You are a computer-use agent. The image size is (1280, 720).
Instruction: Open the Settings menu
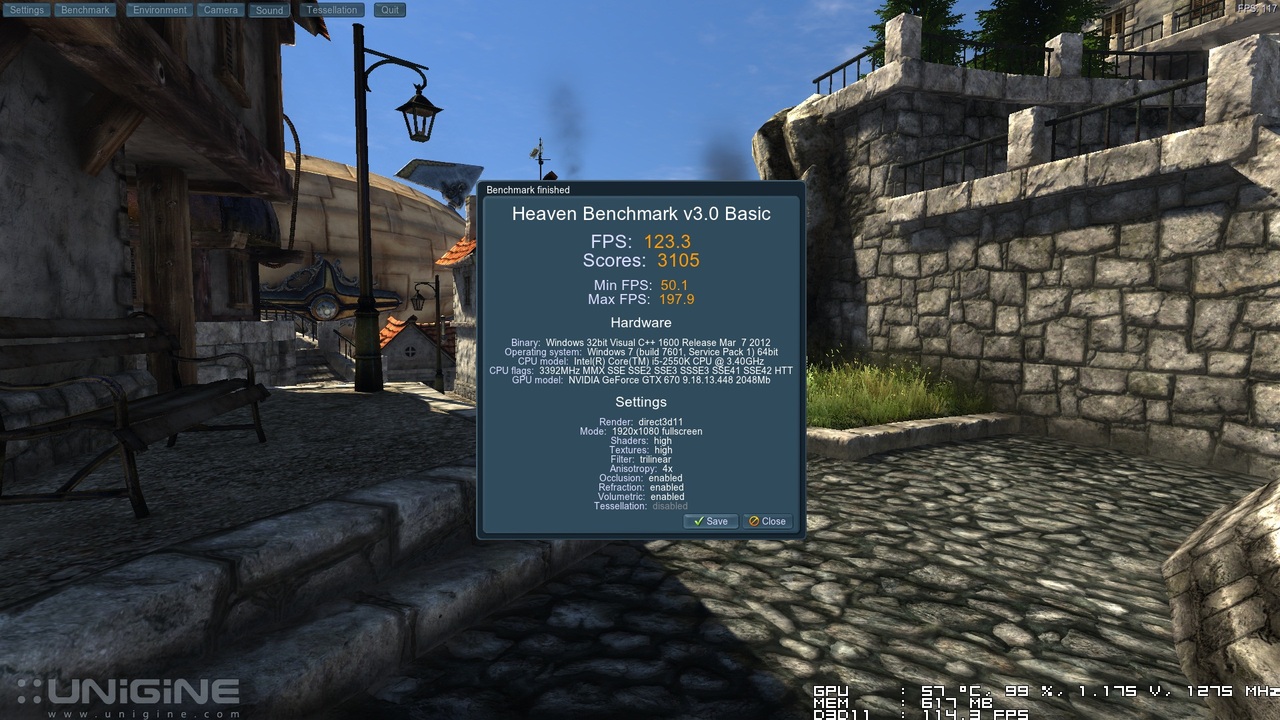click(27, 10)
